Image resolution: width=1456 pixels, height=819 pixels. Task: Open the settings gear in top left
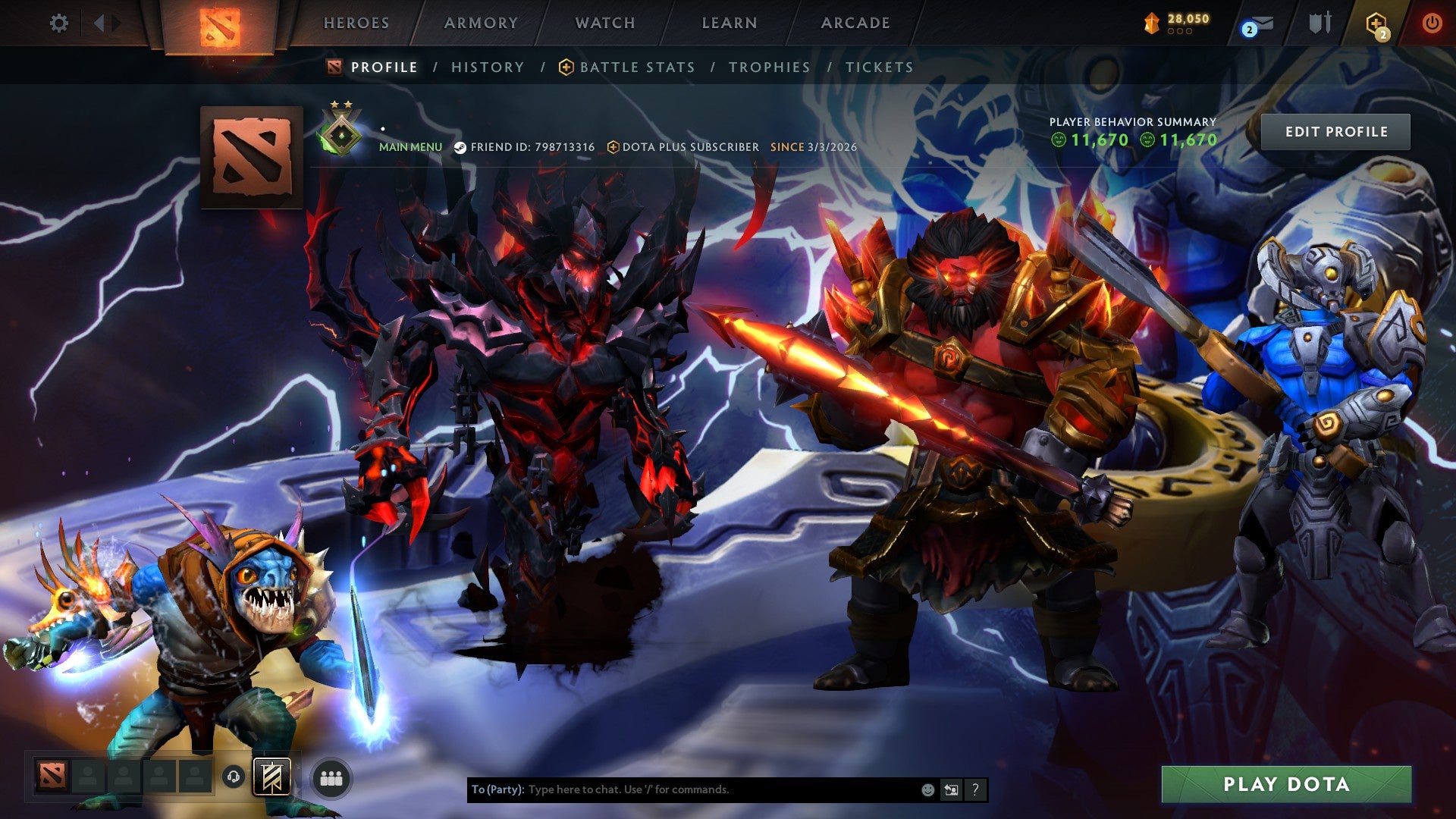pos(59,23)
